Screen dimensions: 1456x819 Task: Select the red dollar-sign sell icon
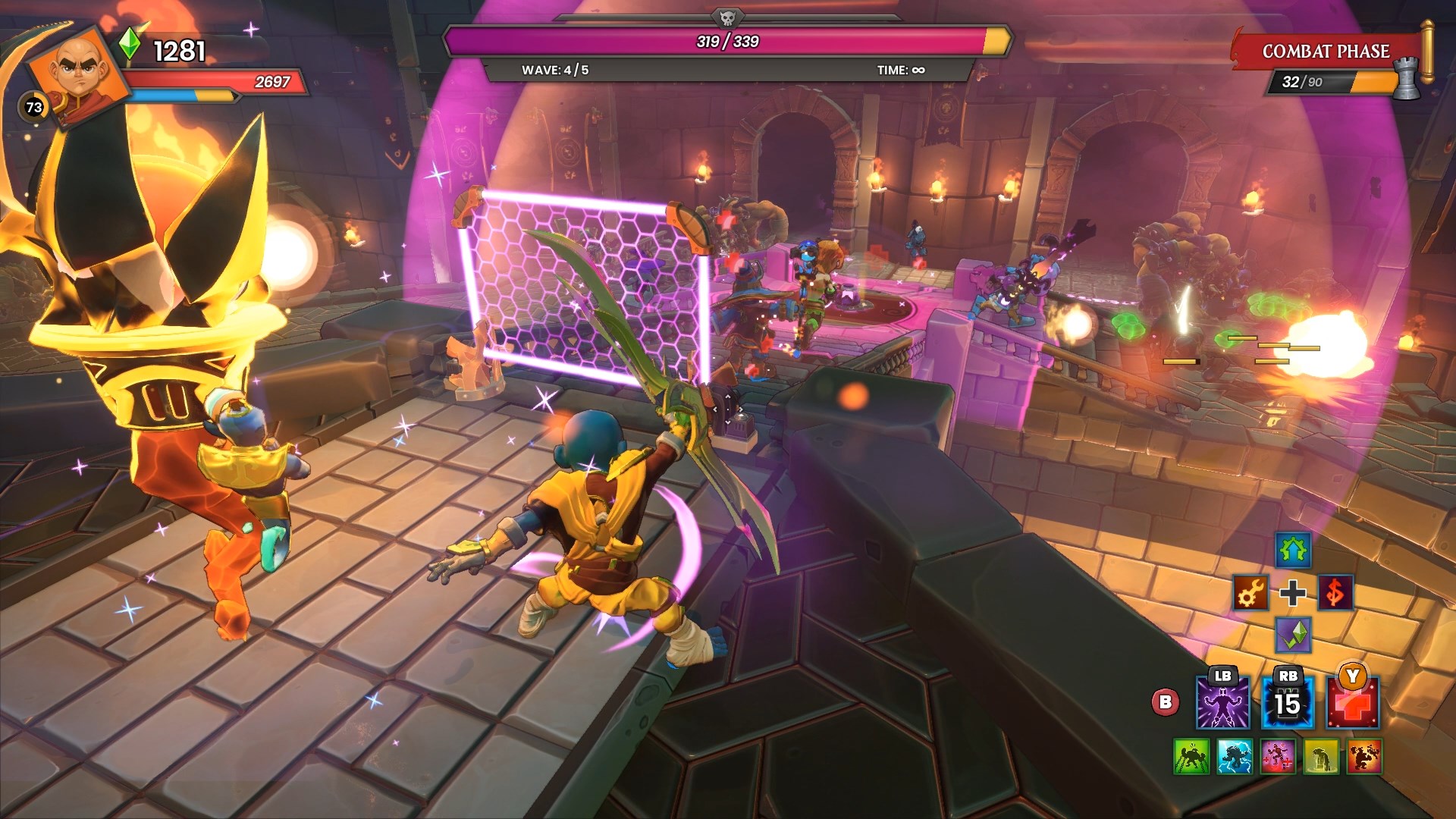1335,593
